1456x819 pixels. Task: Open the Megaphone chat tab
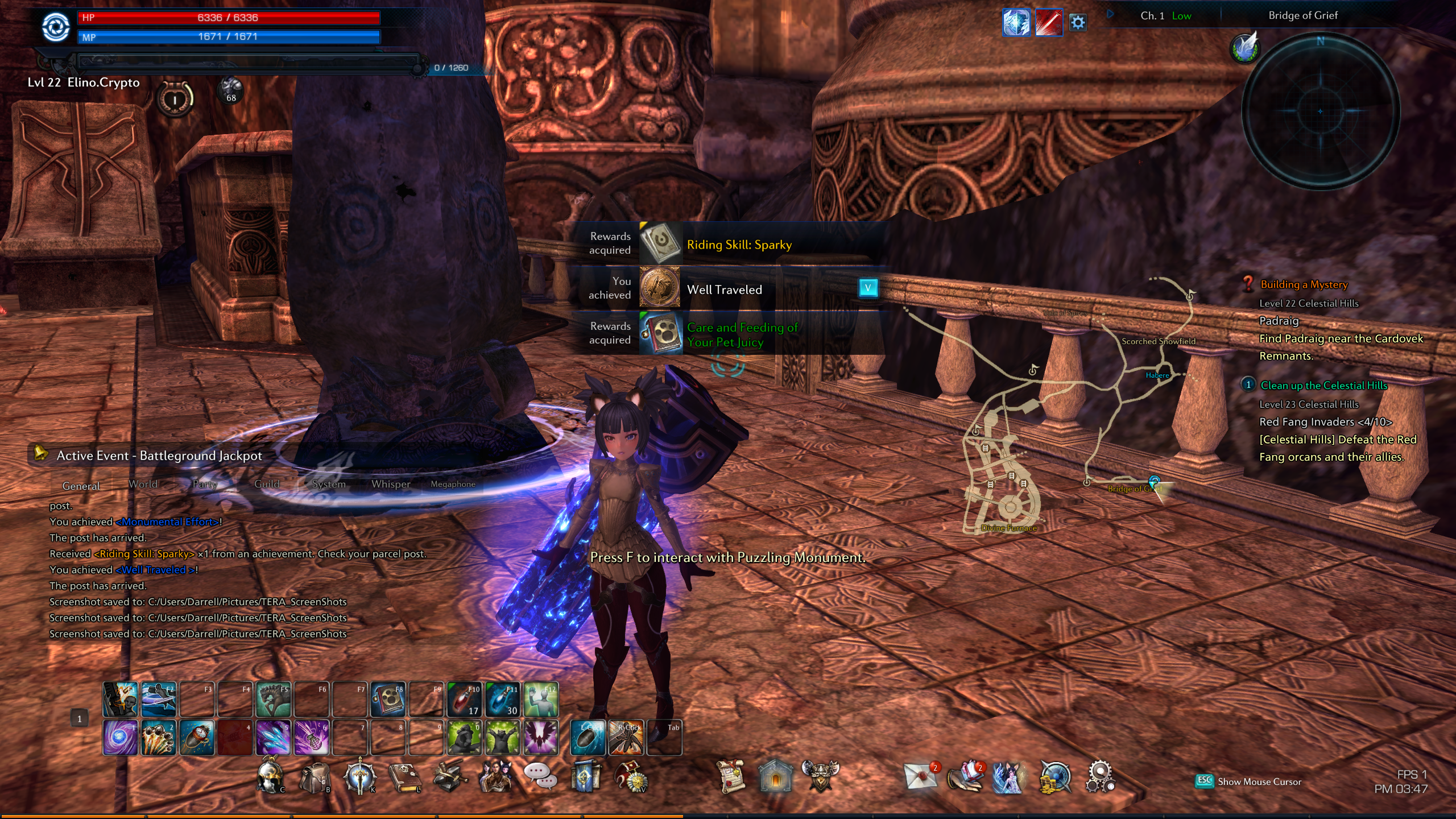[x=453, y=484]
